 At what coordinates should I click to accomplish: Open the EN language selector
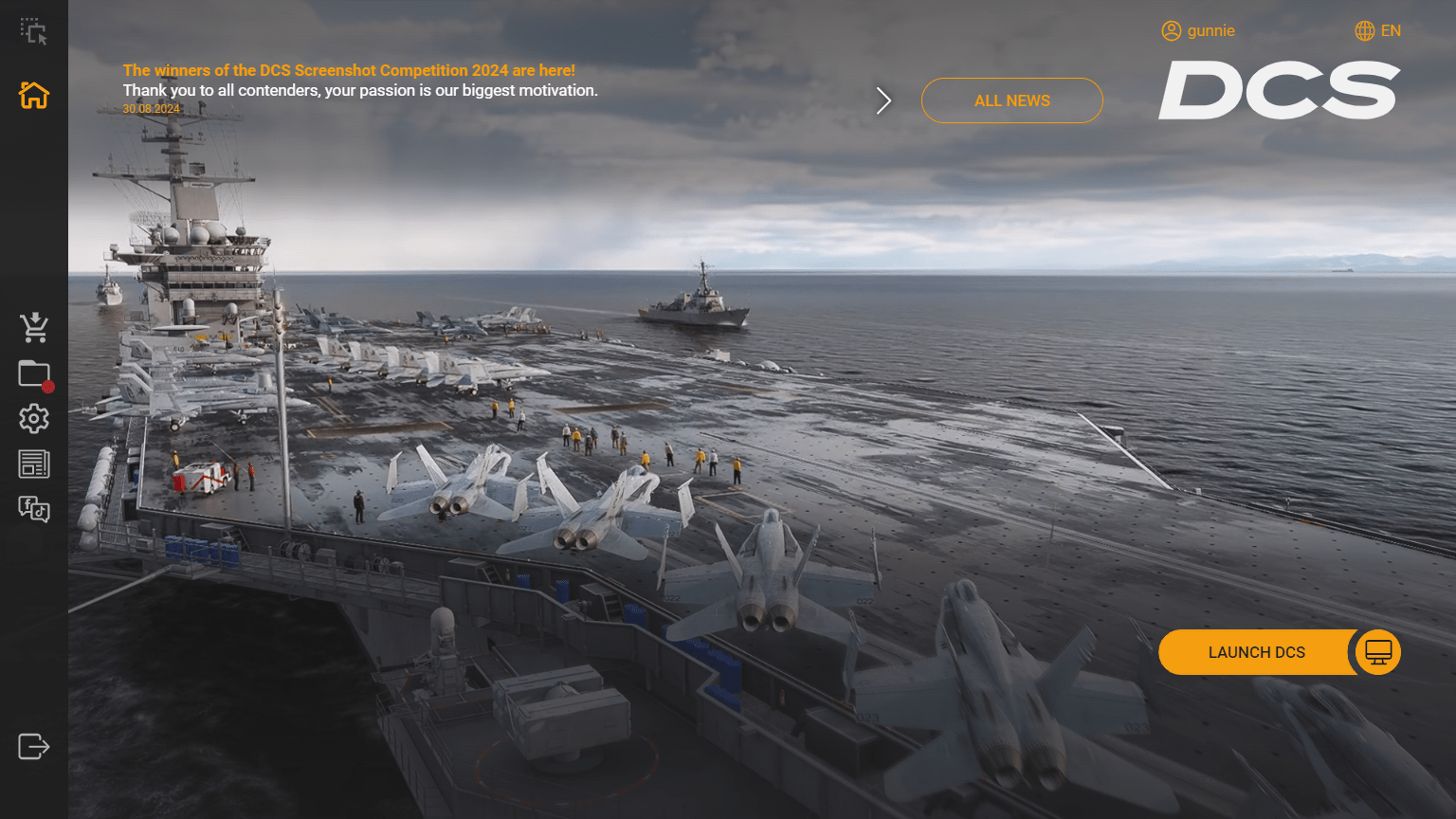pyautogui.click(x=1392, y=30)
